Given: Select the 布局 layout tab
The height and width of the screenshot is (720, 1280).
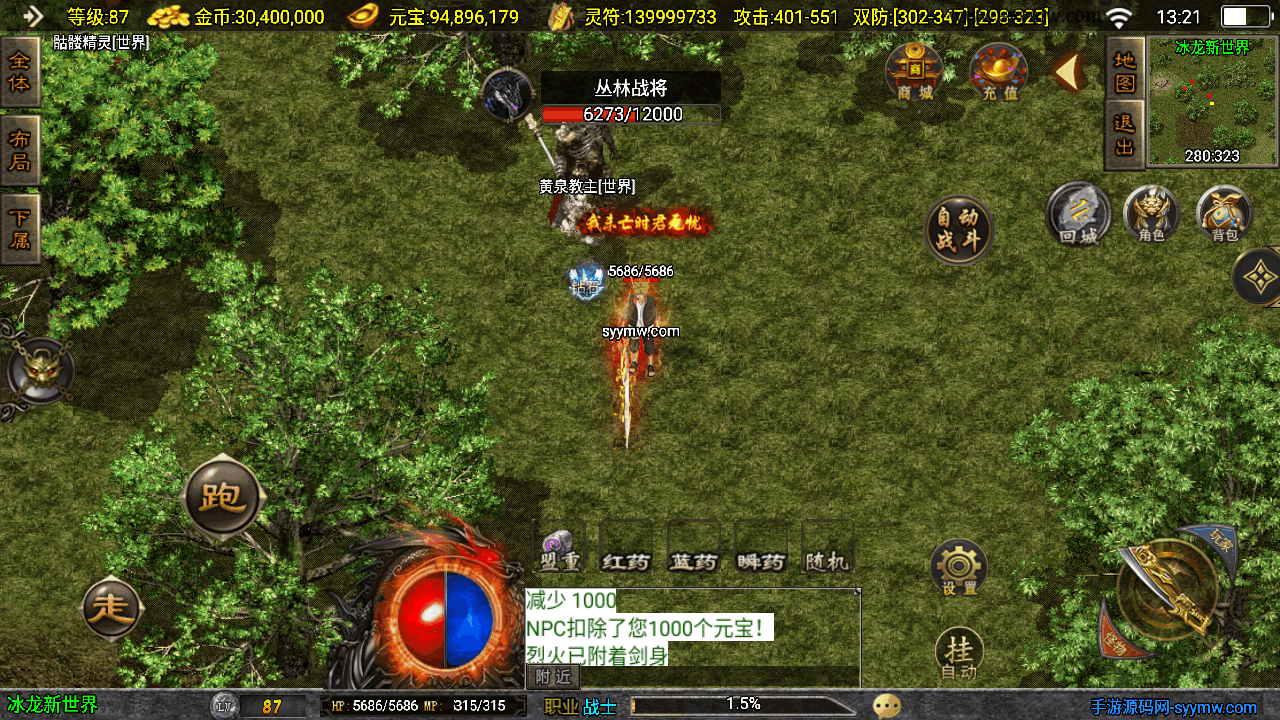Looking at the screenshot, I should point(20,150).
